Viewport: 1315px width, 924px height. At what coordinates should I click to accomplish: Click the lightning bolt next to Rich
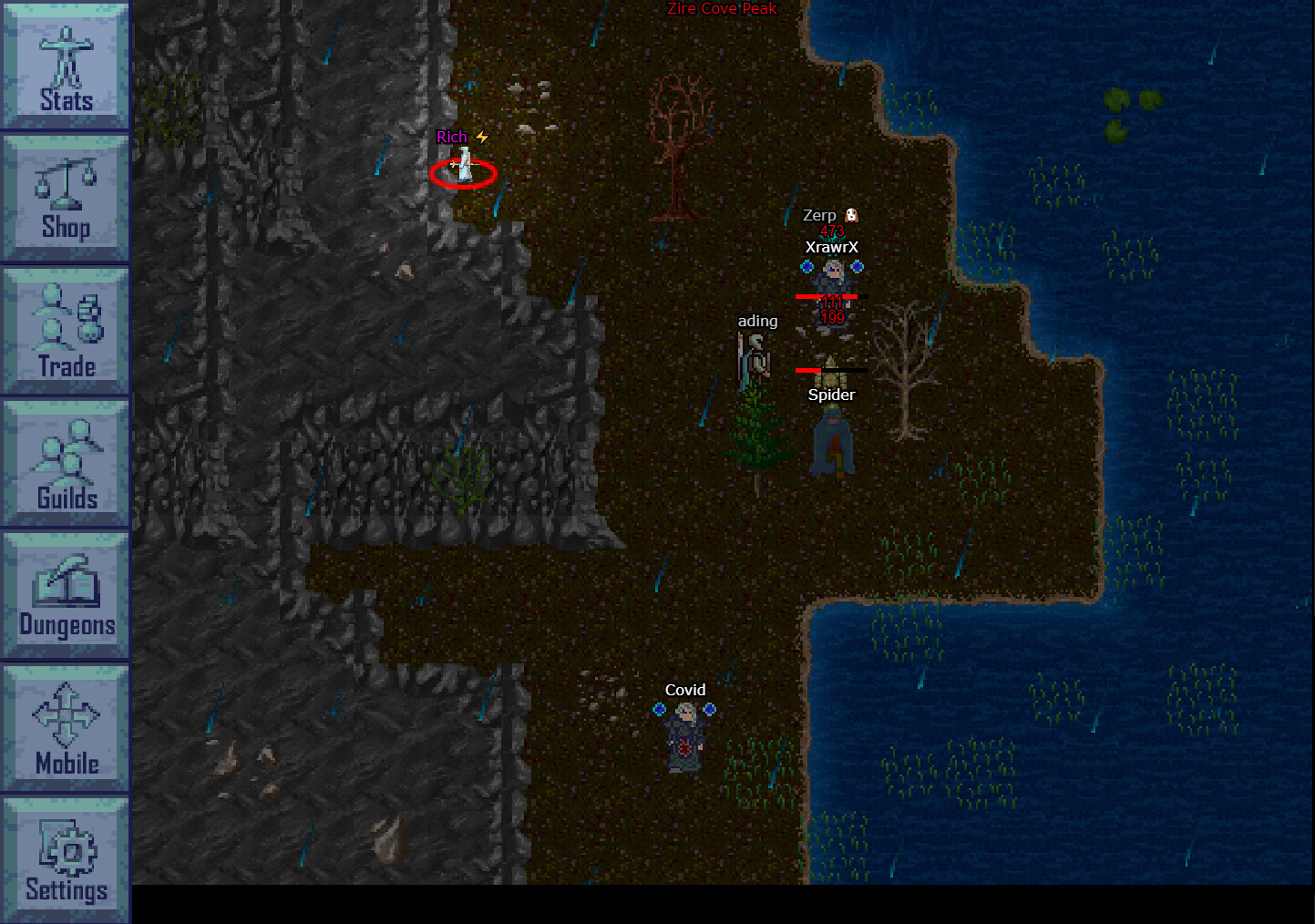(482, 136)
